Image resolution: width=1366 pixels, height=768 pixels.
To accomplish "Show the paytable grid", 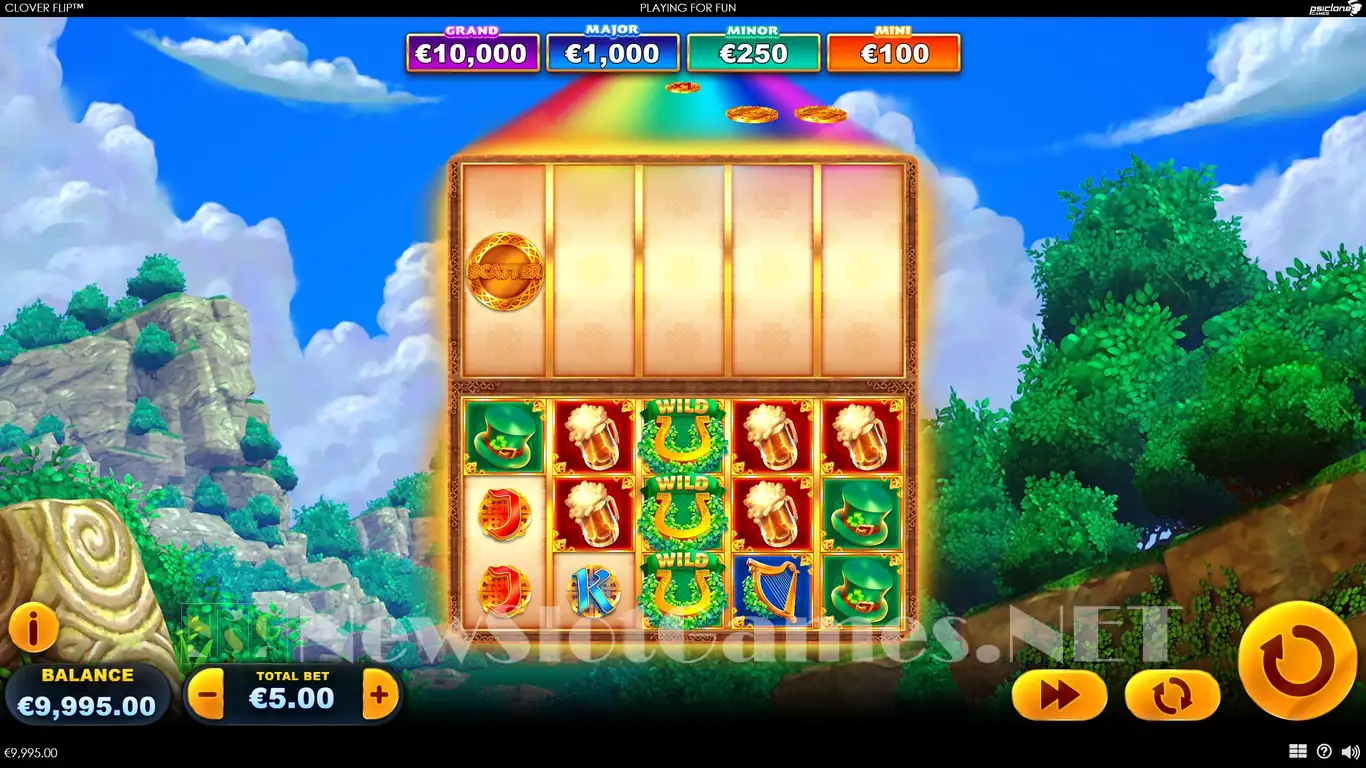I will (1298, 752).
